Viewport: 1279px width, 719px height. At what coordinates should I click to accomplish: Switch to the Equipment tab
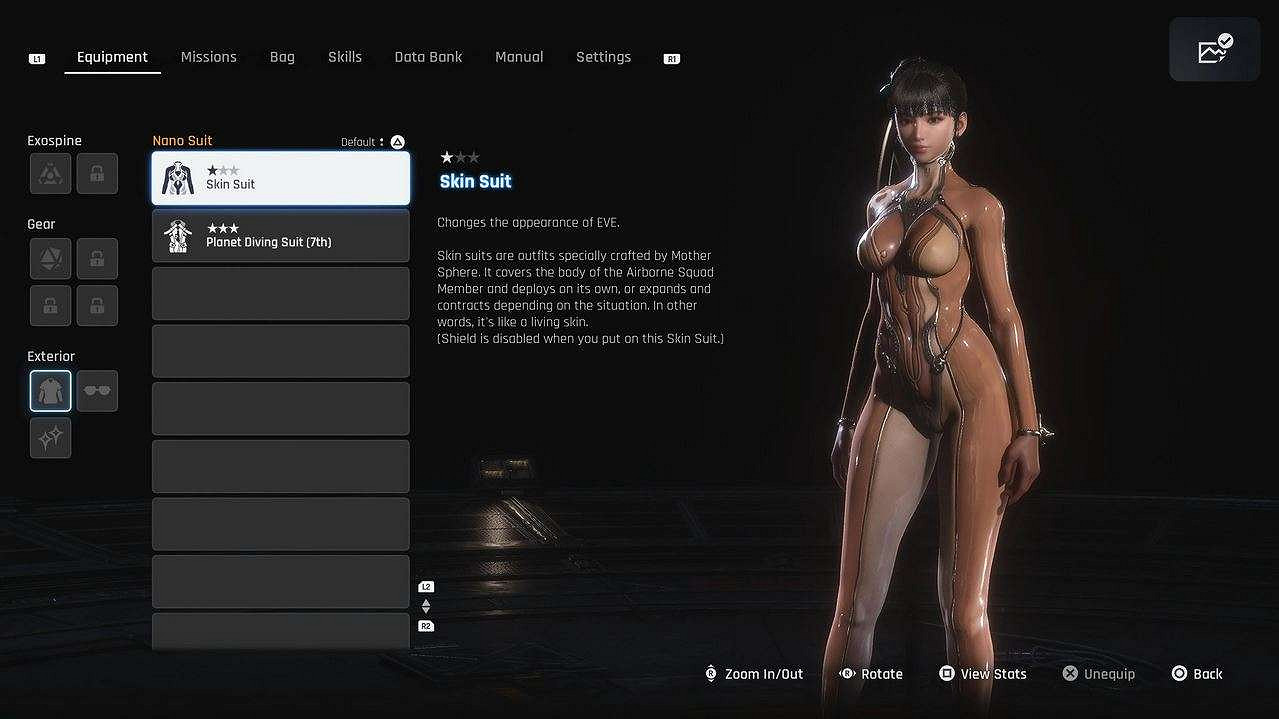(112, 57)
